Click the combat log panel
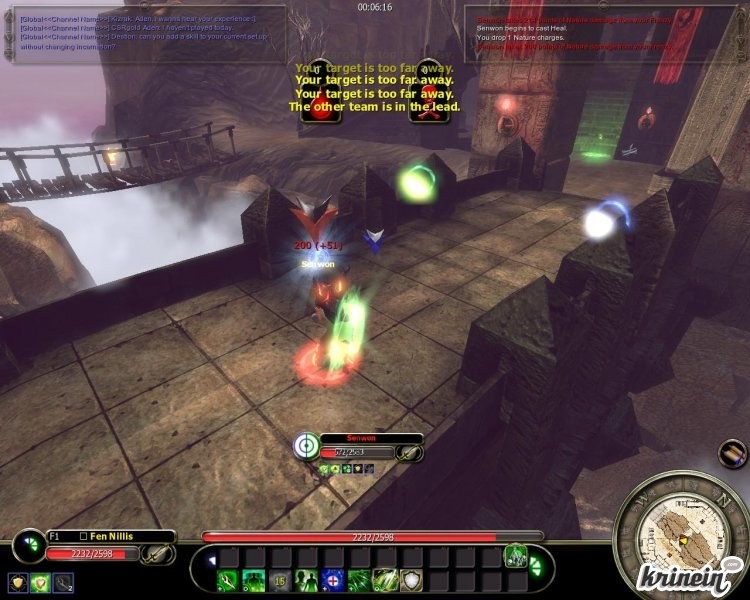Image resolution: width=750 pixels, height=600 pixels. [604, 31]
